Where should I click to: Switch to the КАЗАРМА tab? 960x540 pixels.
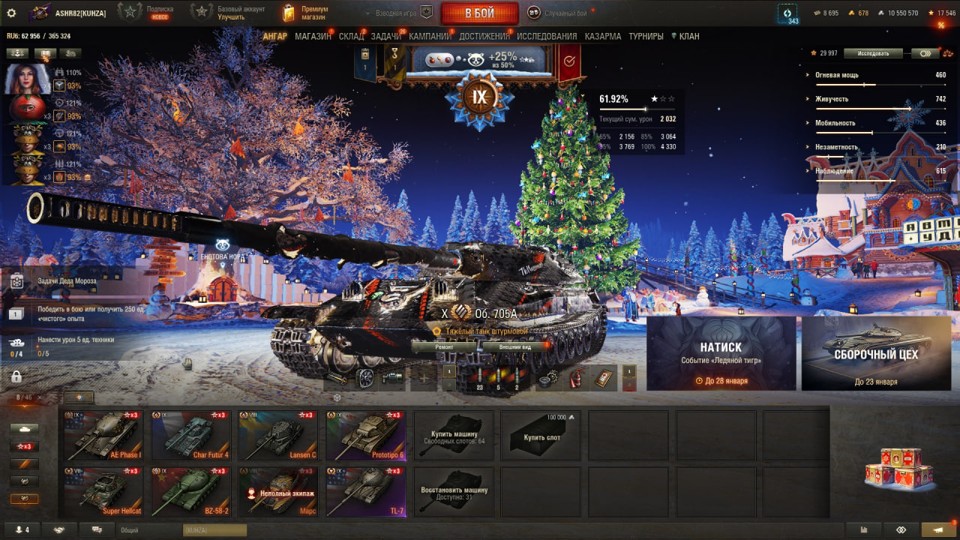pyautogui.click(x=603, y=36)
